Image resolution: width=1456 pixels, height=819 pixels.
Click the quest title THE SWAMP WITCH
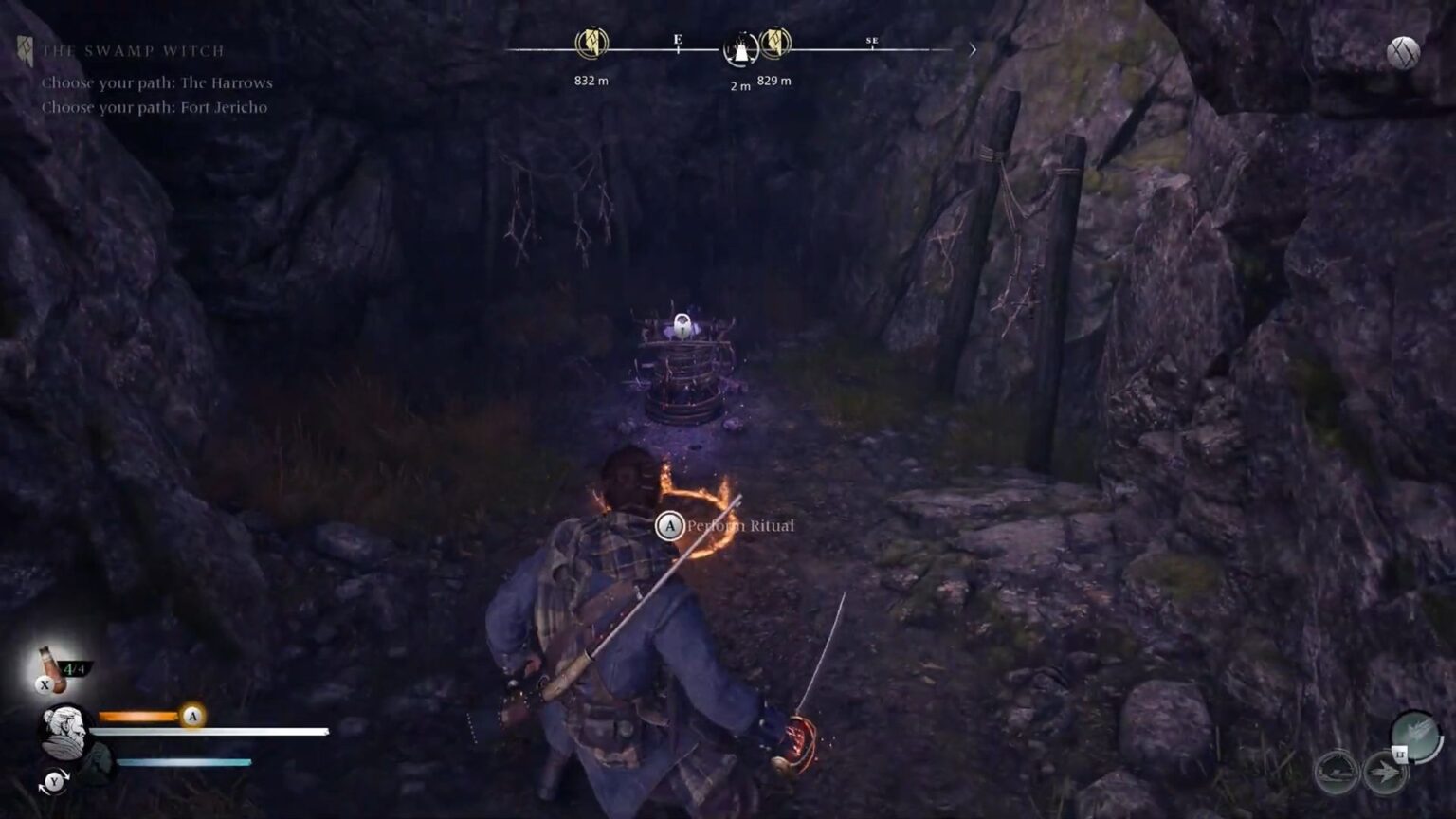click(x=132, y=50)
